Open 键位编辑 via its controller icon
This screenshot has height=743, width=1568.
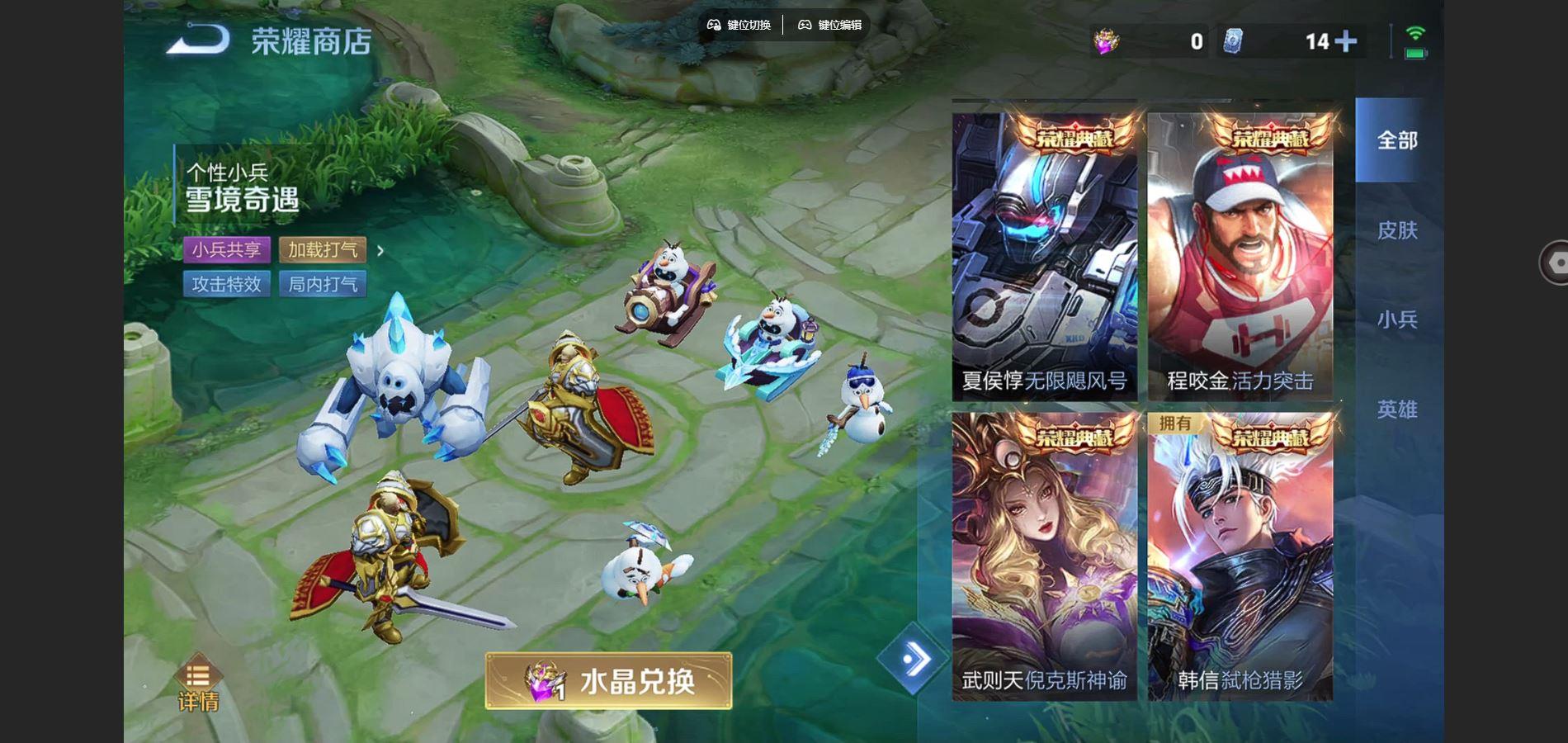[803, 25]
